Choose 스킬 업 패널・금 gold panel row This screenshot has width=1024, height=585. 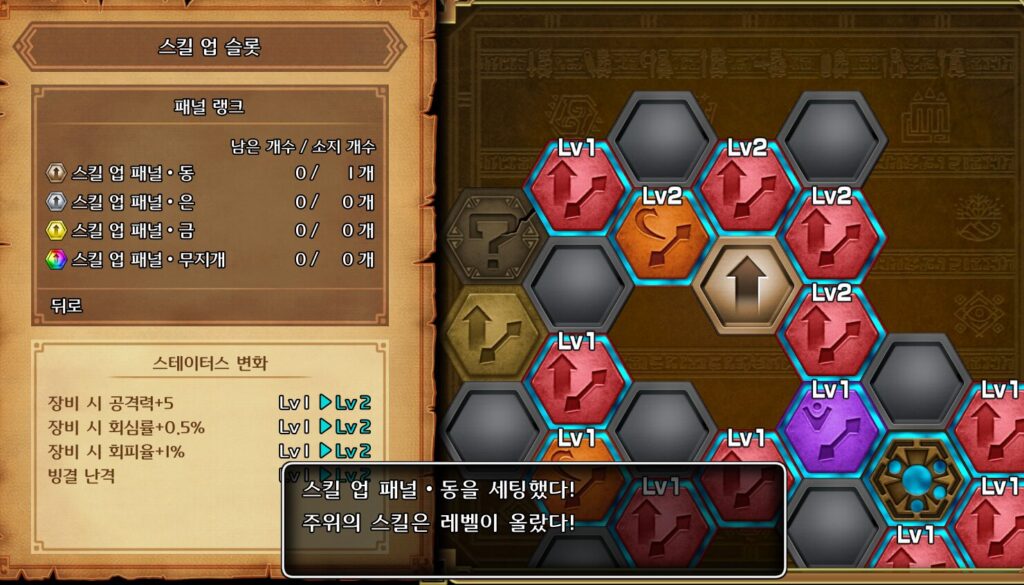[x=210, y=231]
